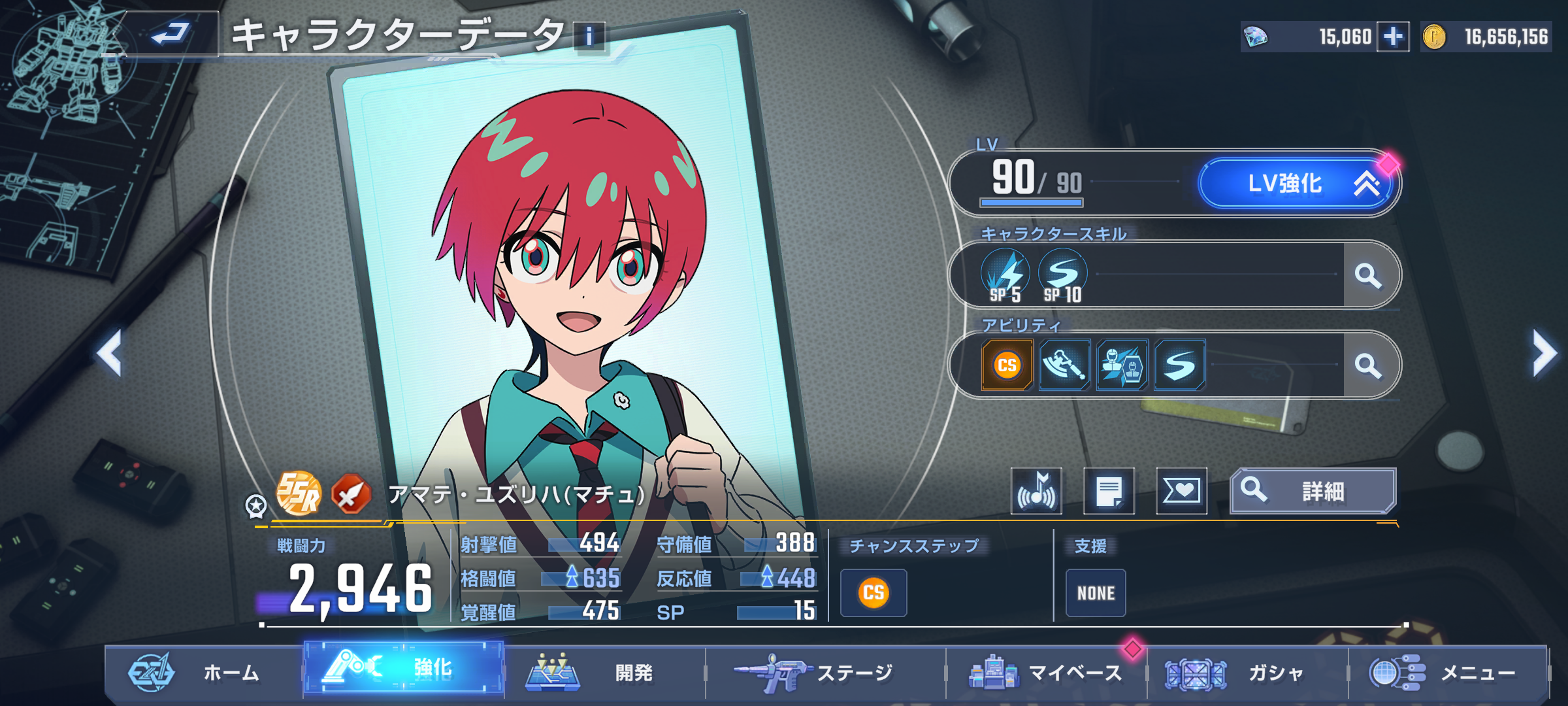The width and height of the screenshot is (1568, 706).
Task: Select the axe ability icon
Action: pos(1064,365)
